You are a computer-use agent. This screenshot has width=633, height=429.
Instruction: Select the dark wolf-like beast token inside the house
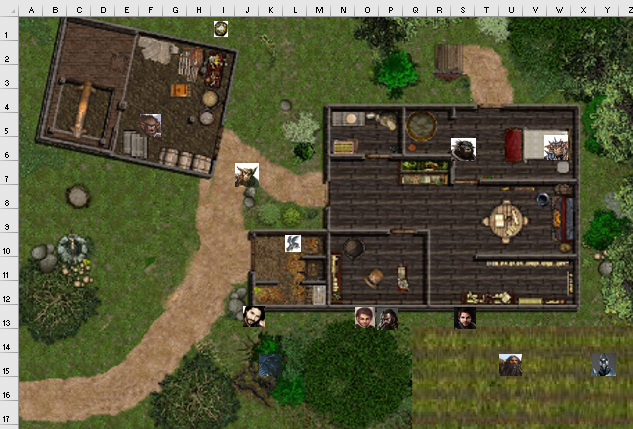point(463,149)
